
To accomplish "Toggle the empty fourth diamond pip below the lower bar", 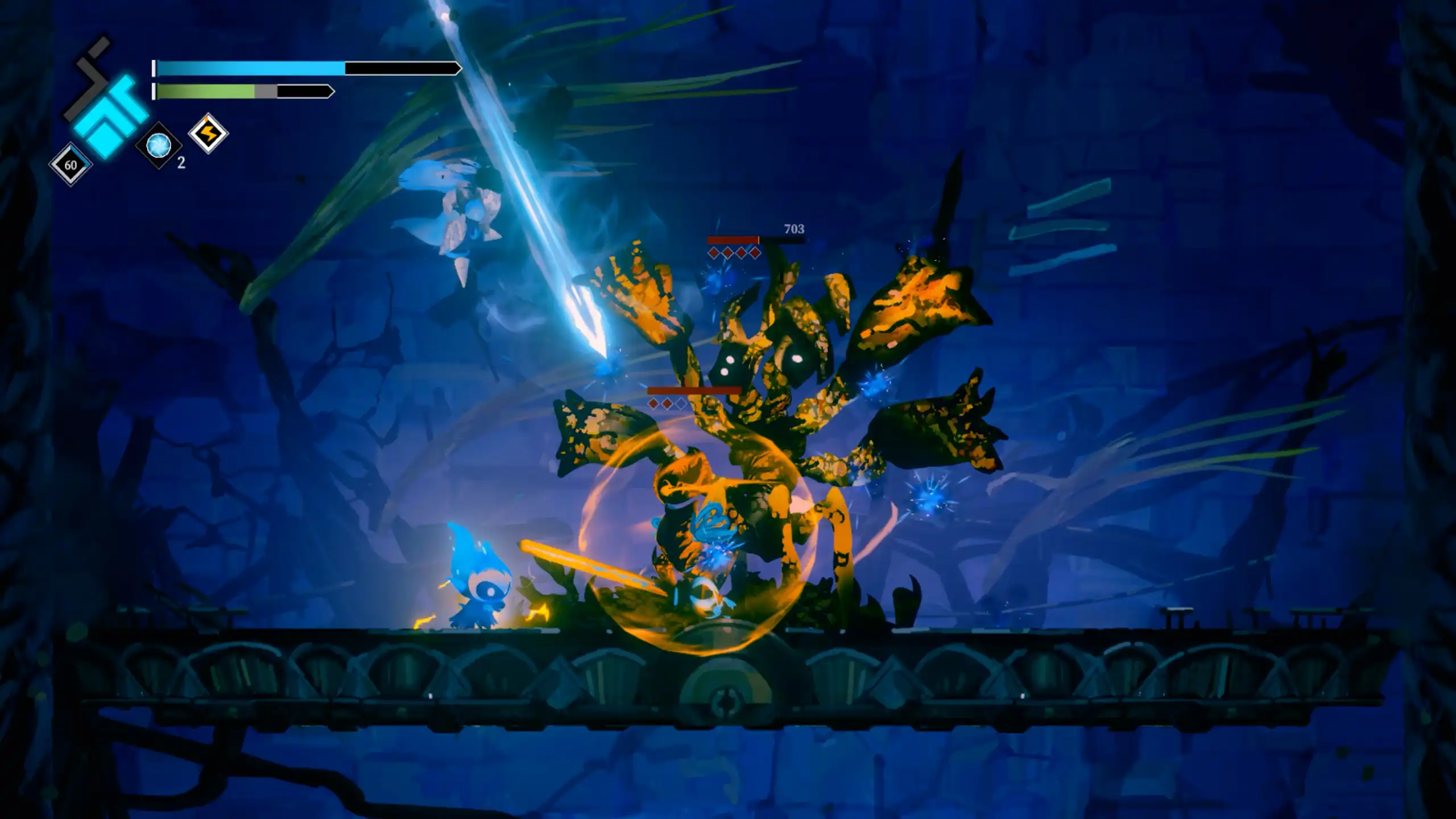I will pos(681,405).
